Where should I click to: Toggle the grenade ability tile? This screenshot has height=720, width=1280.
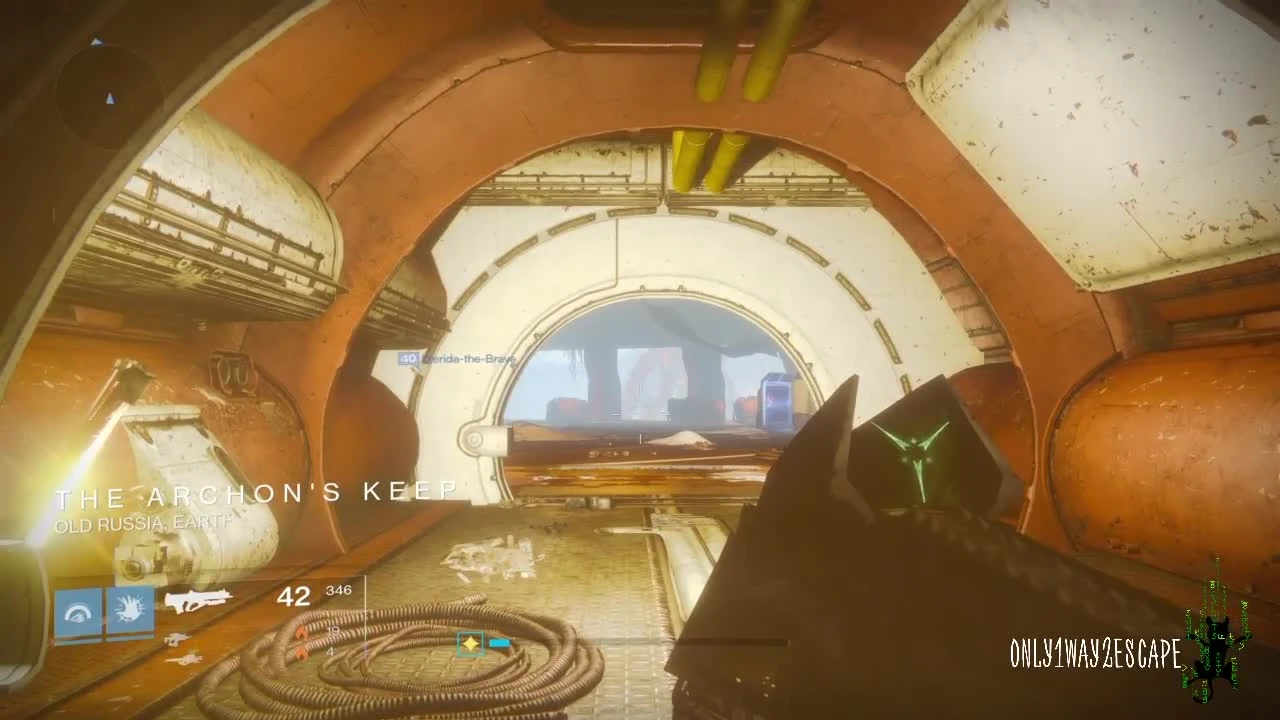[x=132, y=612]
